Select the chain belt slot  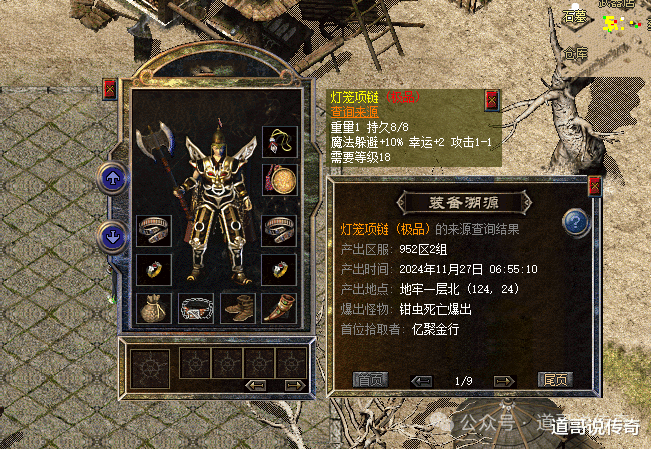(196, 307)
